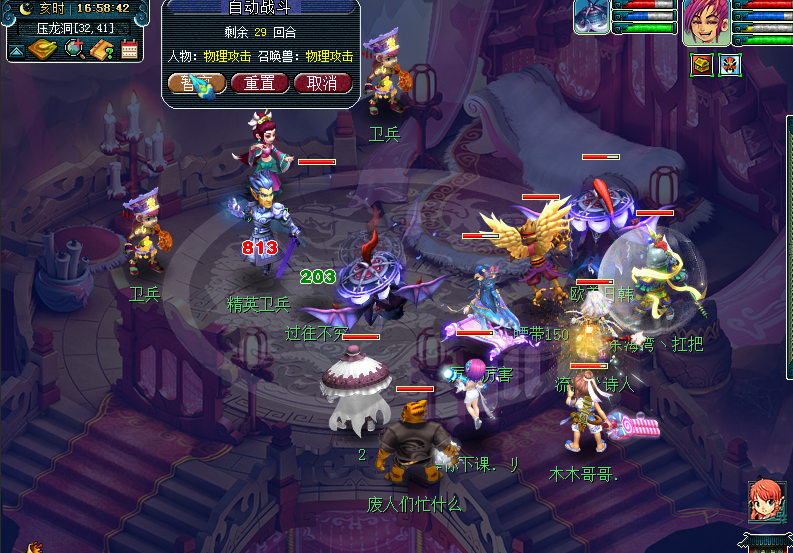The image size is (793, 553).
Task: Click the opera mask buff icon
Action: (729, 64)
